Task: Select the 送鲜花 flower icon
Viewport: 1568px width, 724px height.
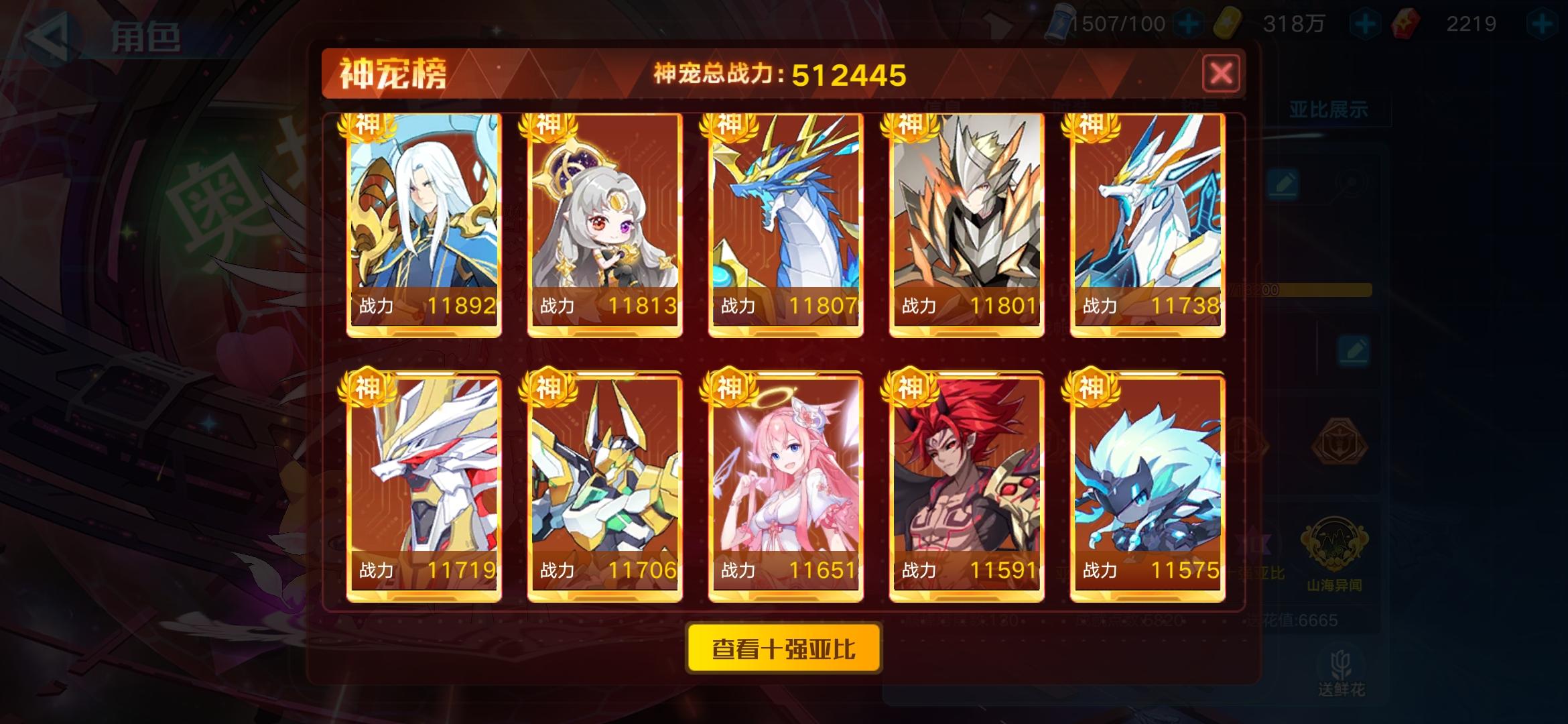Action: click(1342, 664)
